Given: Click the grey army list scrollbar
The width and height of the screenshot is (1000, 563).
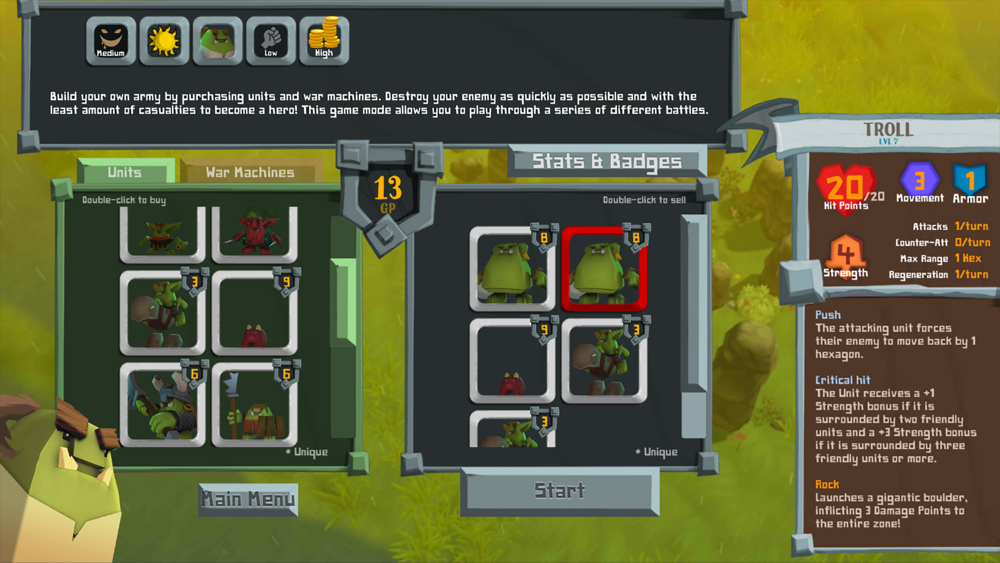Looking at the screenshot, I should click(x=694, y=300).
